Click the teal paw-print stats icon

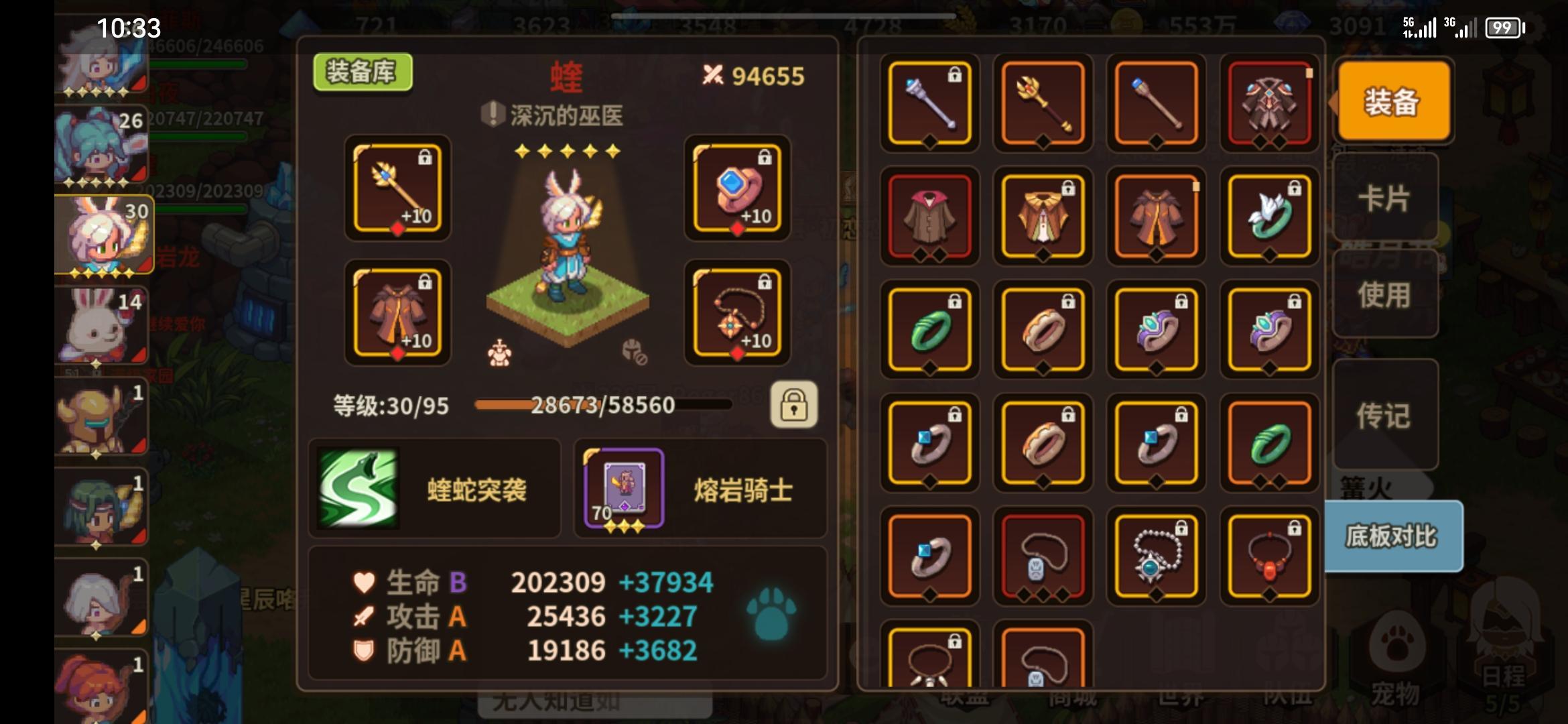coord(771,613)
